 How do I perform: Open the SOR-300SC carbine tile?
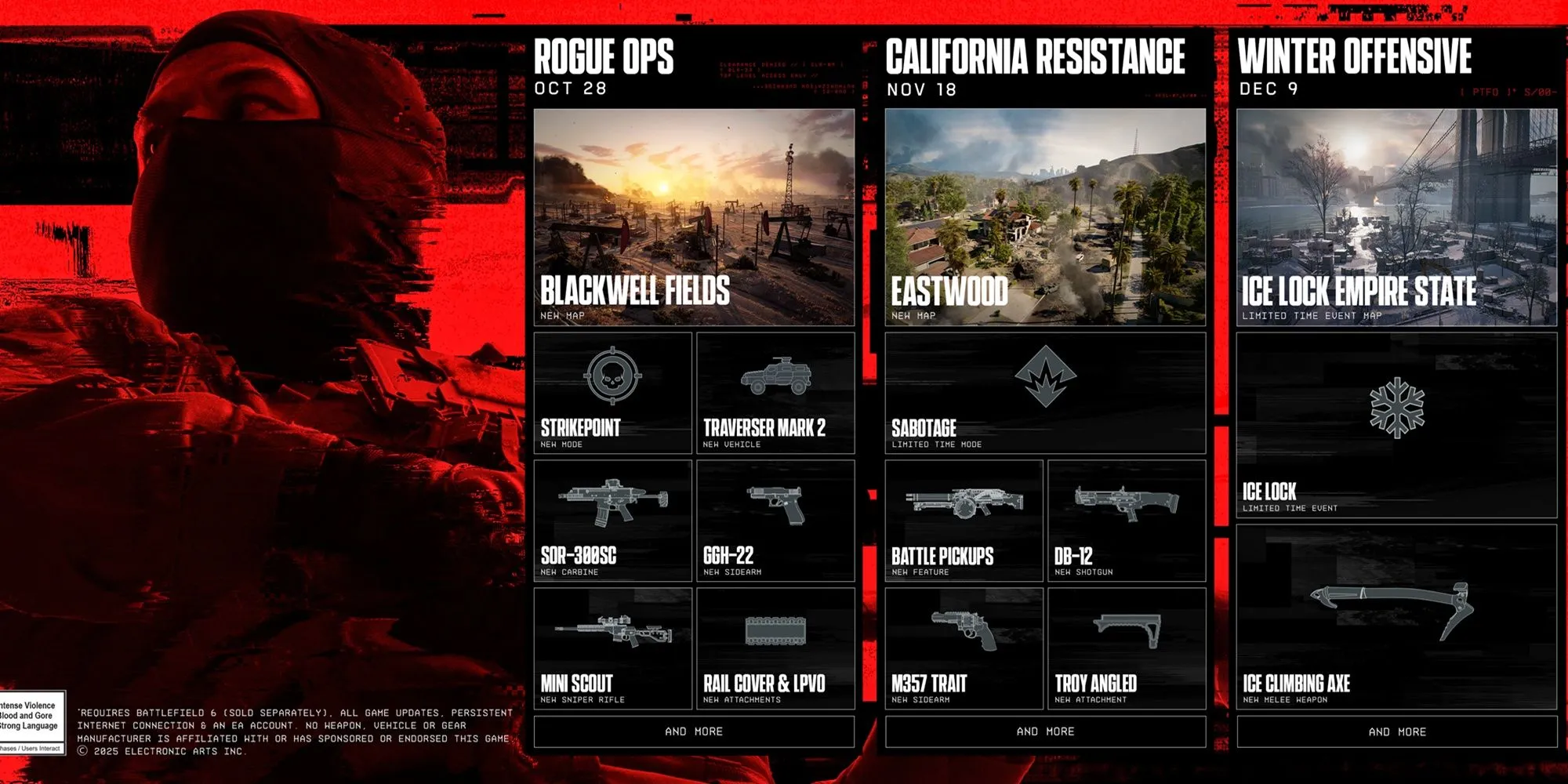tap(612, 521)
